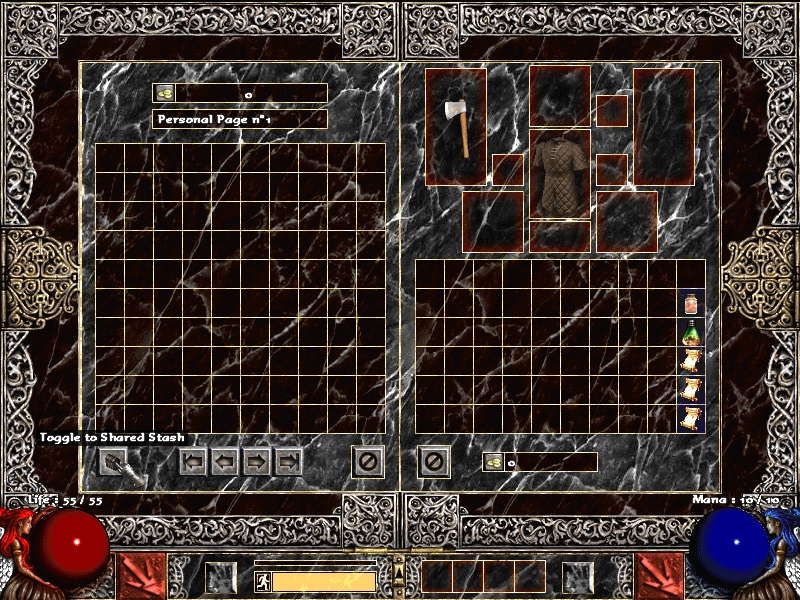Viewport: 800px width, 600px height.
Task: Pick up the equipped hand axe
Action: 456,126
